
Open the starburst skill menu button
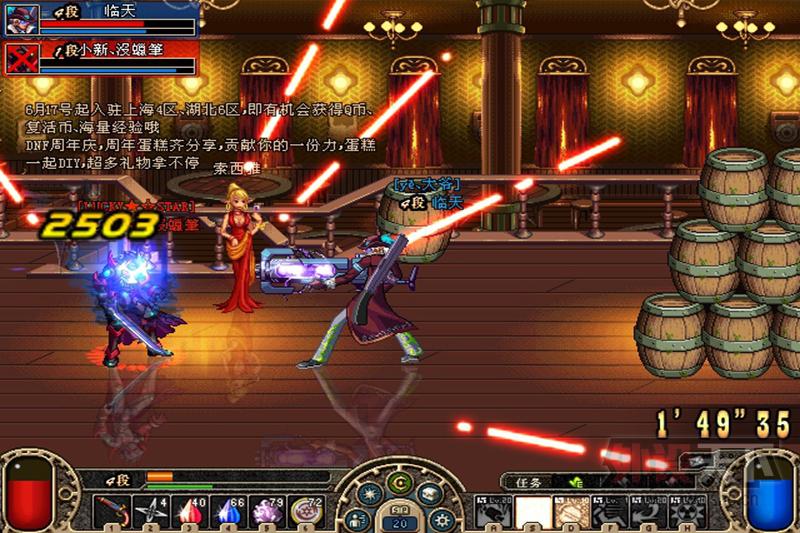tap(368, 494)
